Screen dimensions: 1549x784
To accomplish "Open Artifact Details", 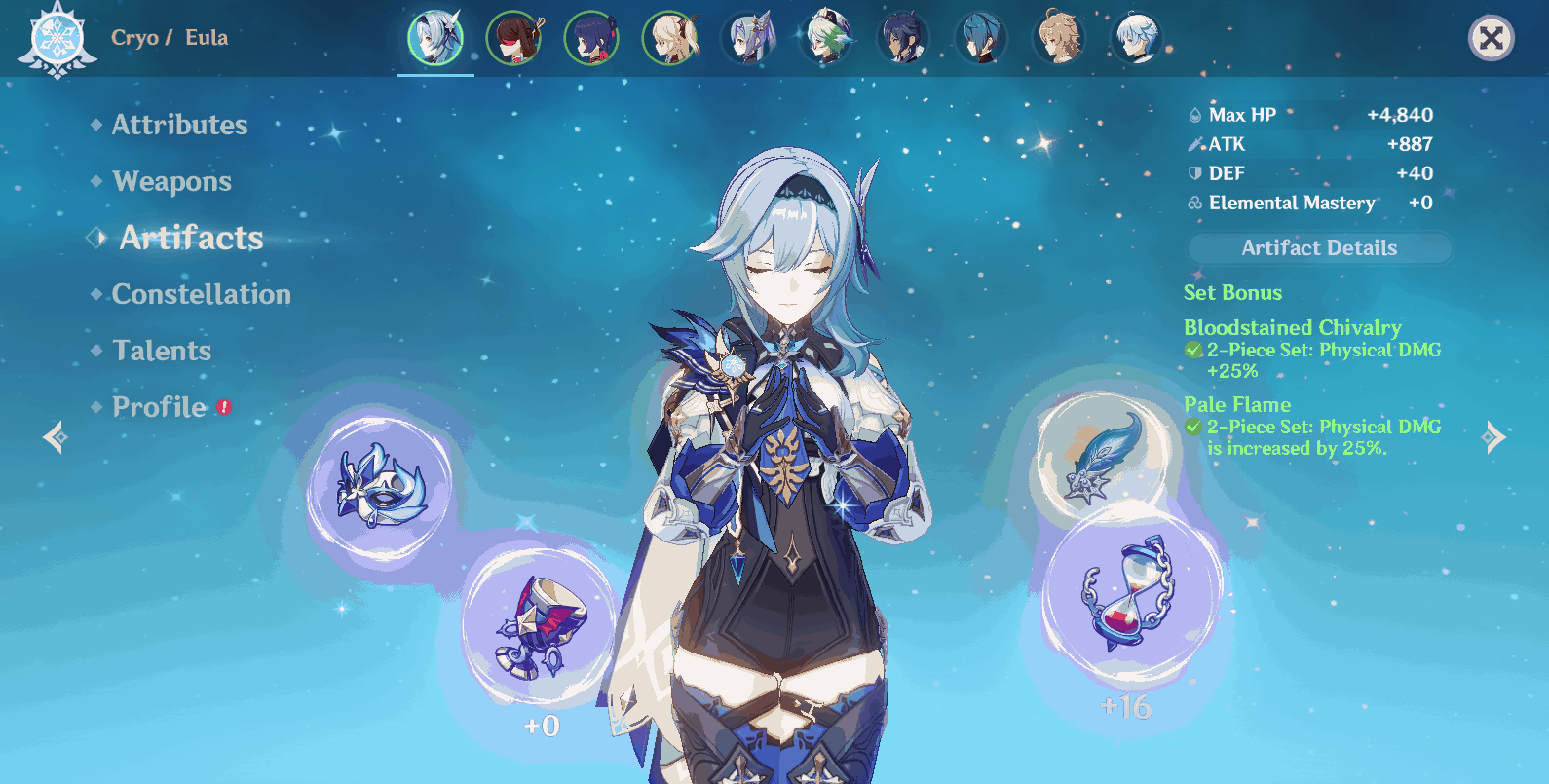I will pos(1318,248).
